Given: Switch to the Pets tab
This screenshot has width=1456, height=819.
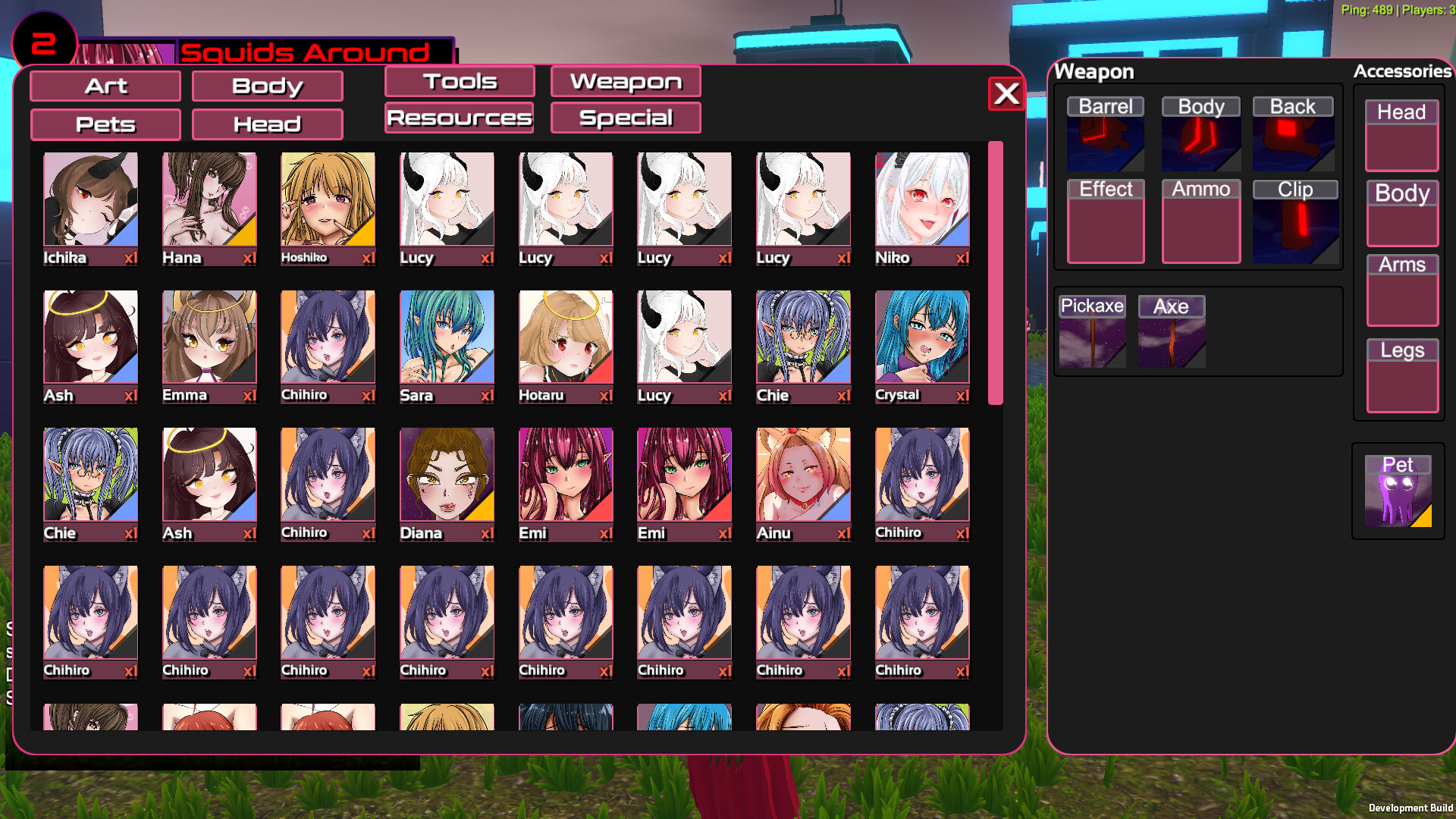Looking at the screenshot, I should tap(105, 124).
